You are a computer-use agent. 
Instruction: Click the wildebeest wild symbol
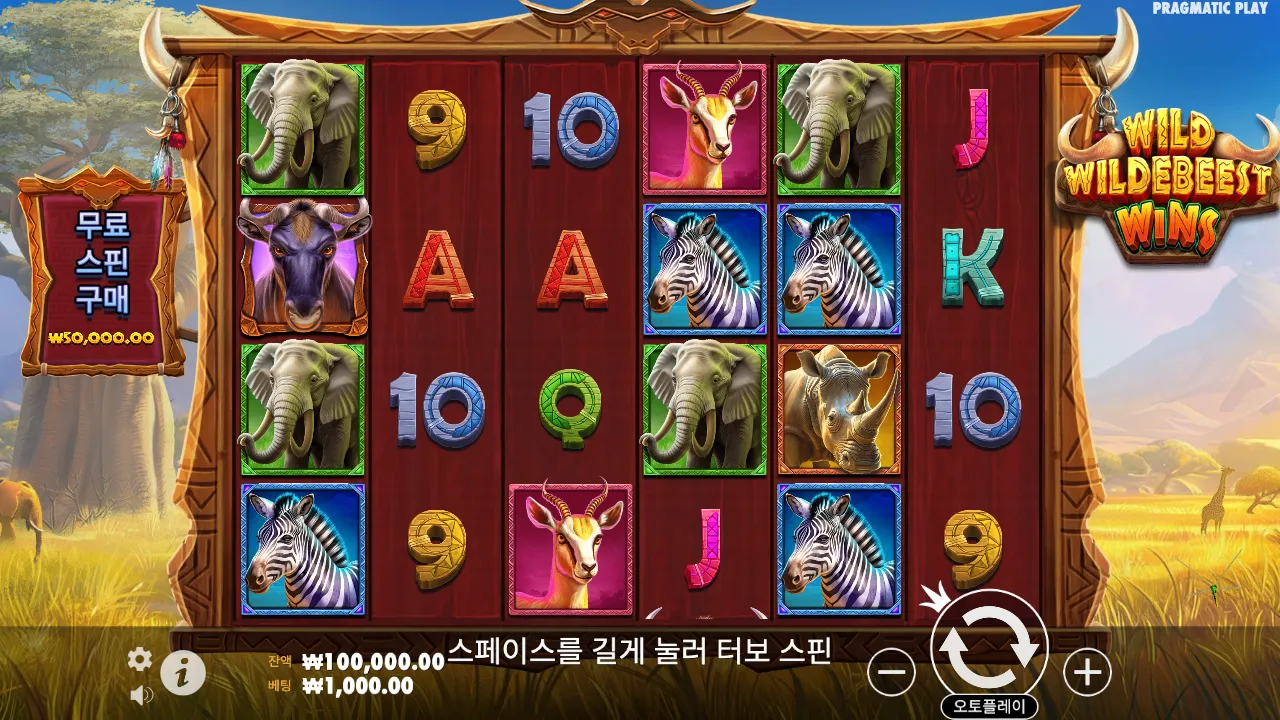point(300,268)
